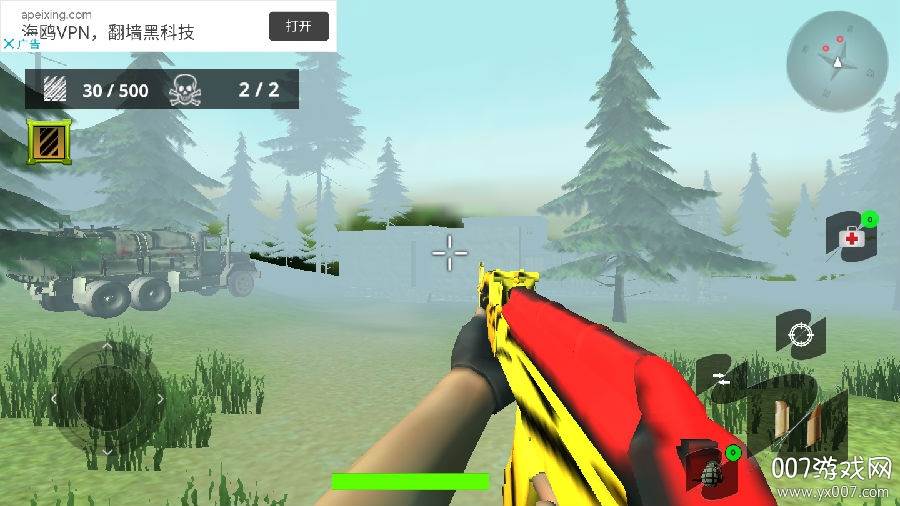Open the VPN ad with 打开 button
900x506 pixels.
(298, 26)
